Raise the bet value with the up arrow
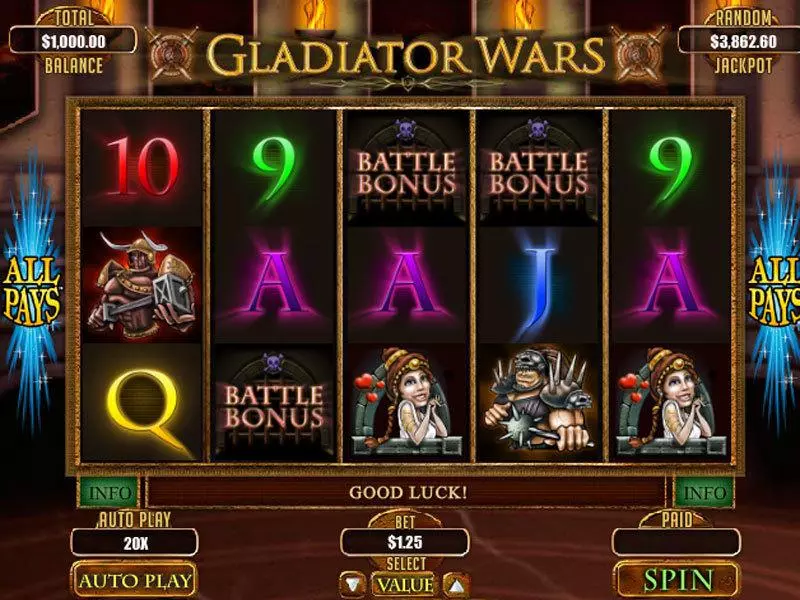Viewport: 800px width, 600px height. (454, 584)
